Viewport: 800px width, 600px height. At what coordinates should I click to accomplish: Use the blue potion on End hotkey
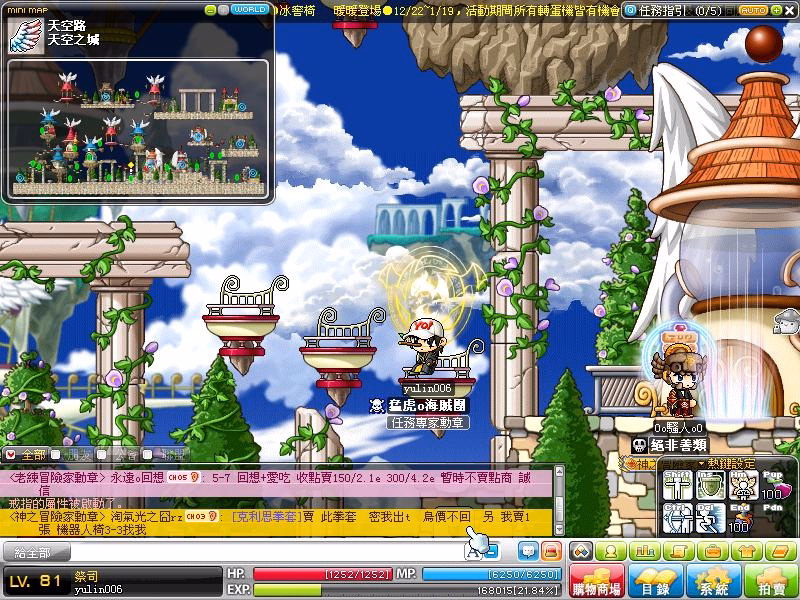point(741,519)
